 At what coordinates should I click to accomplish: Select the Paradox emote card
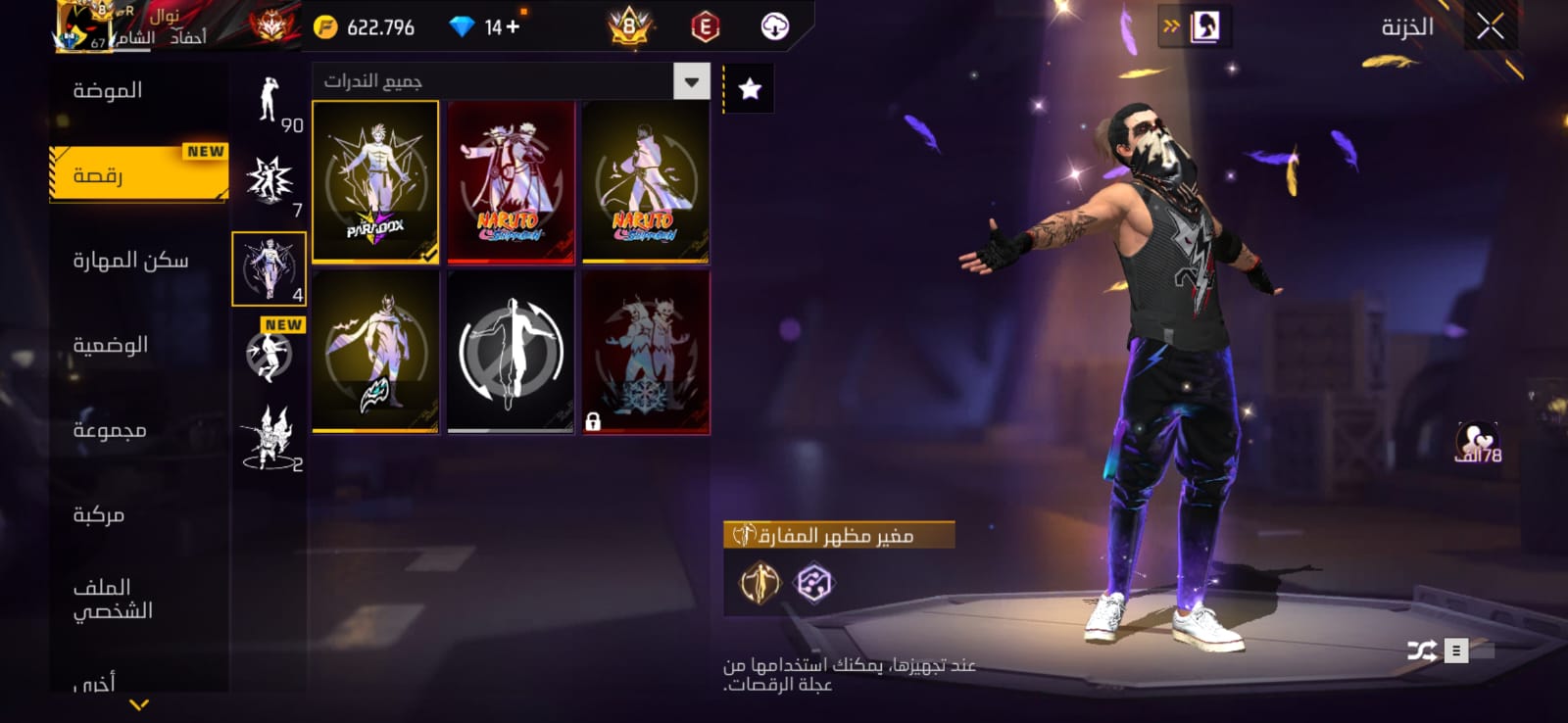click(375, 182)
